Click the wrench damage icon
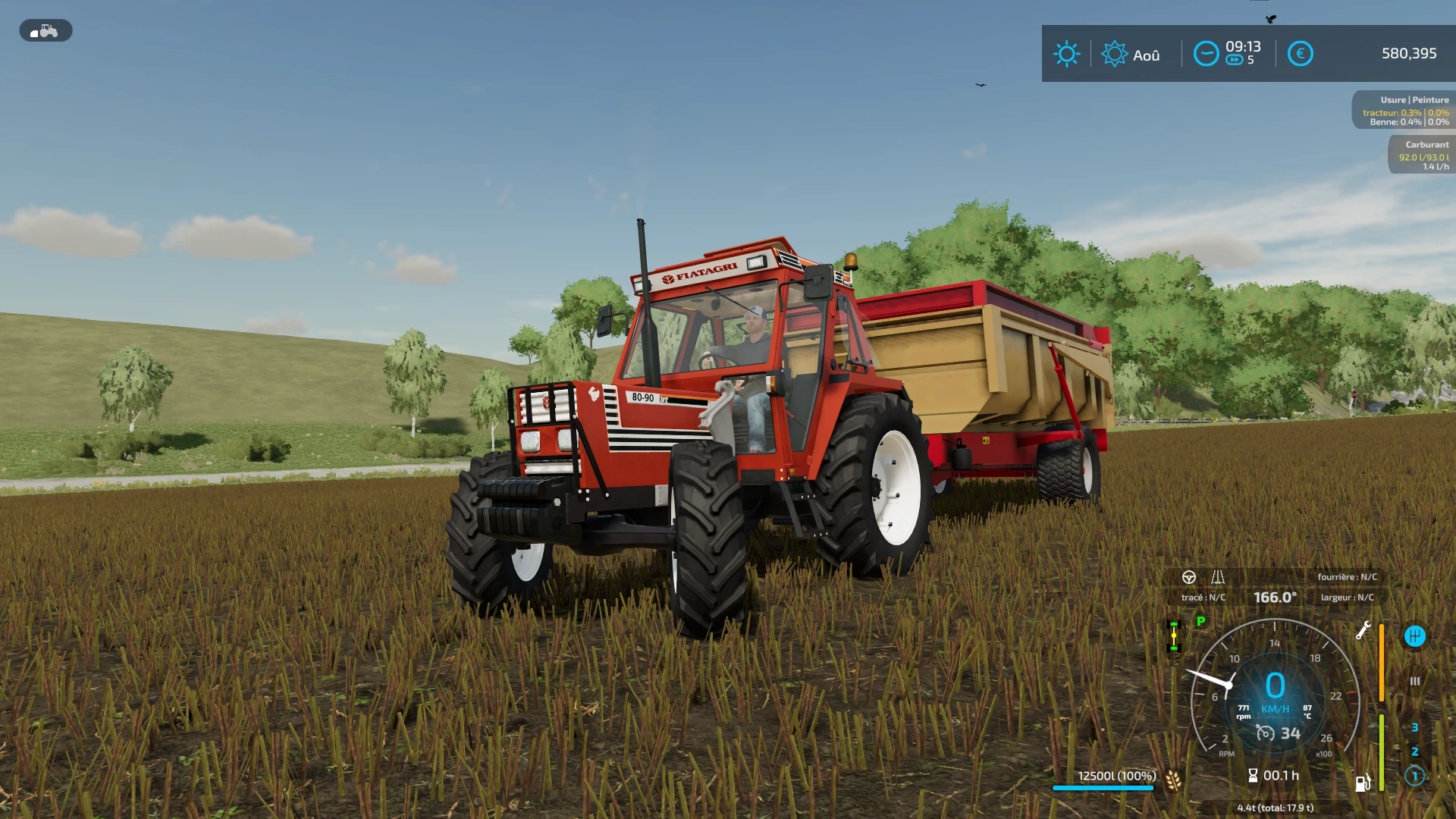Viewport: 1456px width, 819px height. pyautogui.click(x=1363, y=630)
